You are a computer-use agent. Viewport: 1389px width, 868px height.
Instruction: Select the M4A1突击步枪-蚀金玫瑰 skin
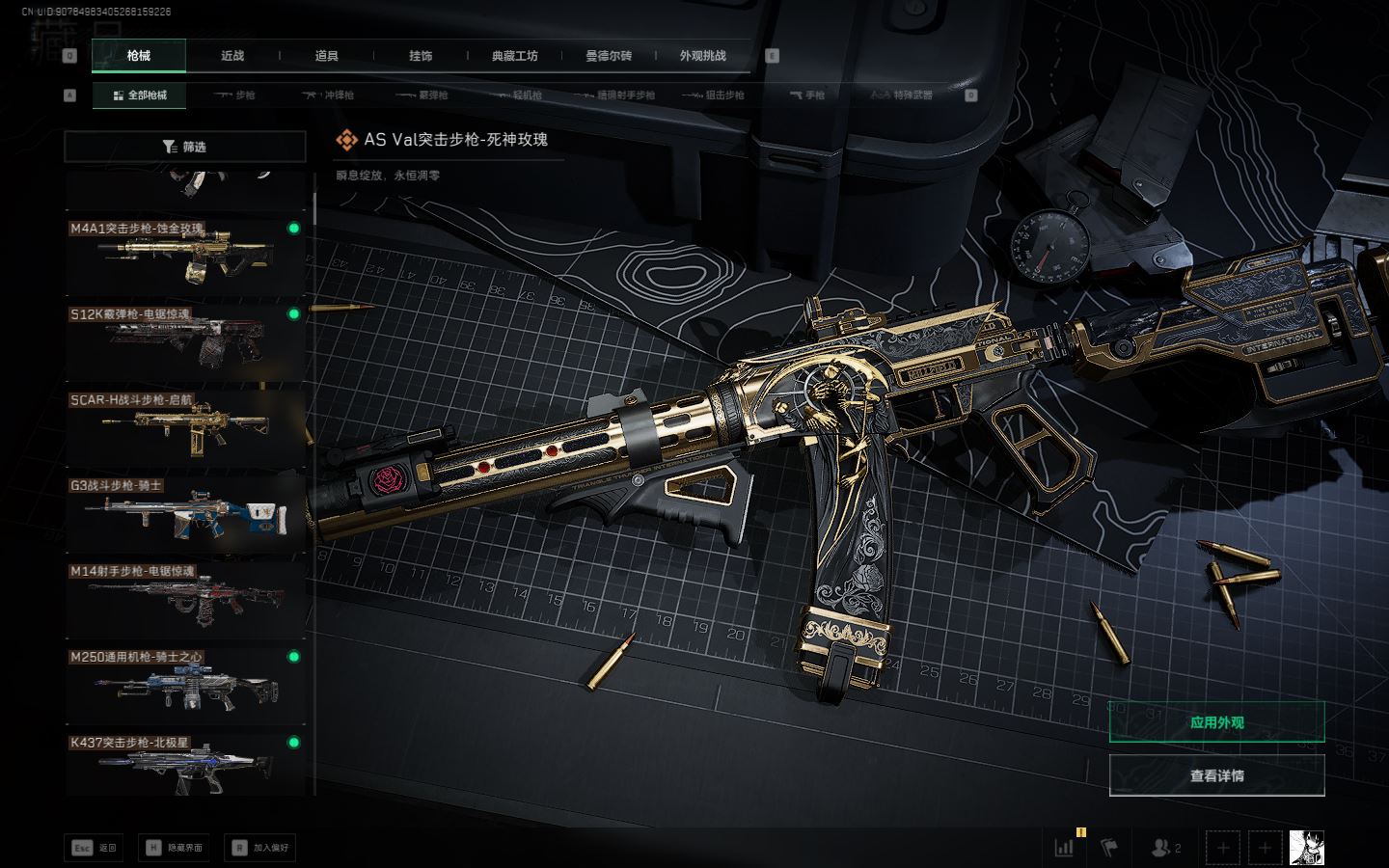point(185,257)
